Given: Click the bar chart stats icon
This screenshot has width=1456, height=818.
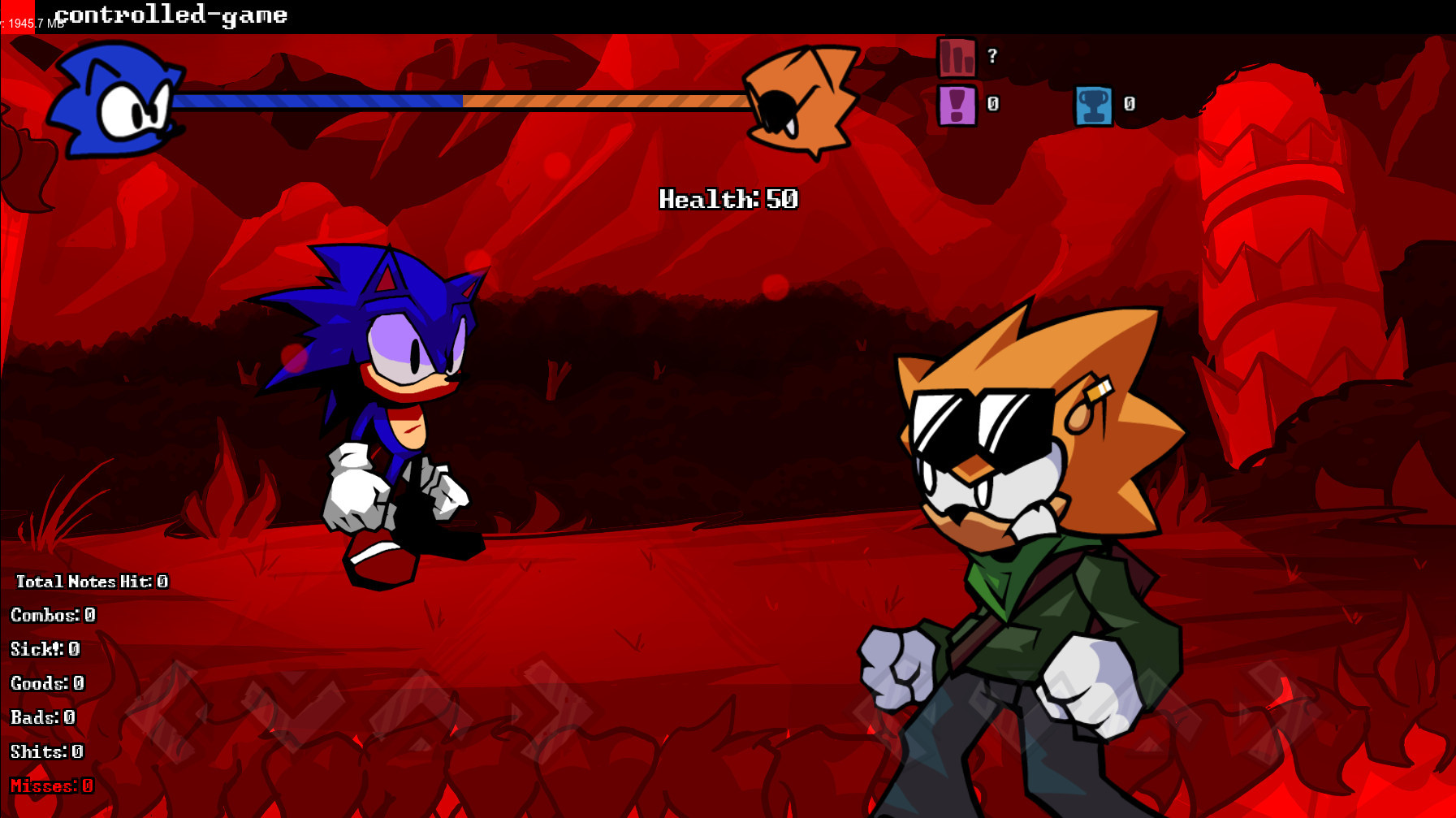Looking at the screenshot, I should [957, 58].
